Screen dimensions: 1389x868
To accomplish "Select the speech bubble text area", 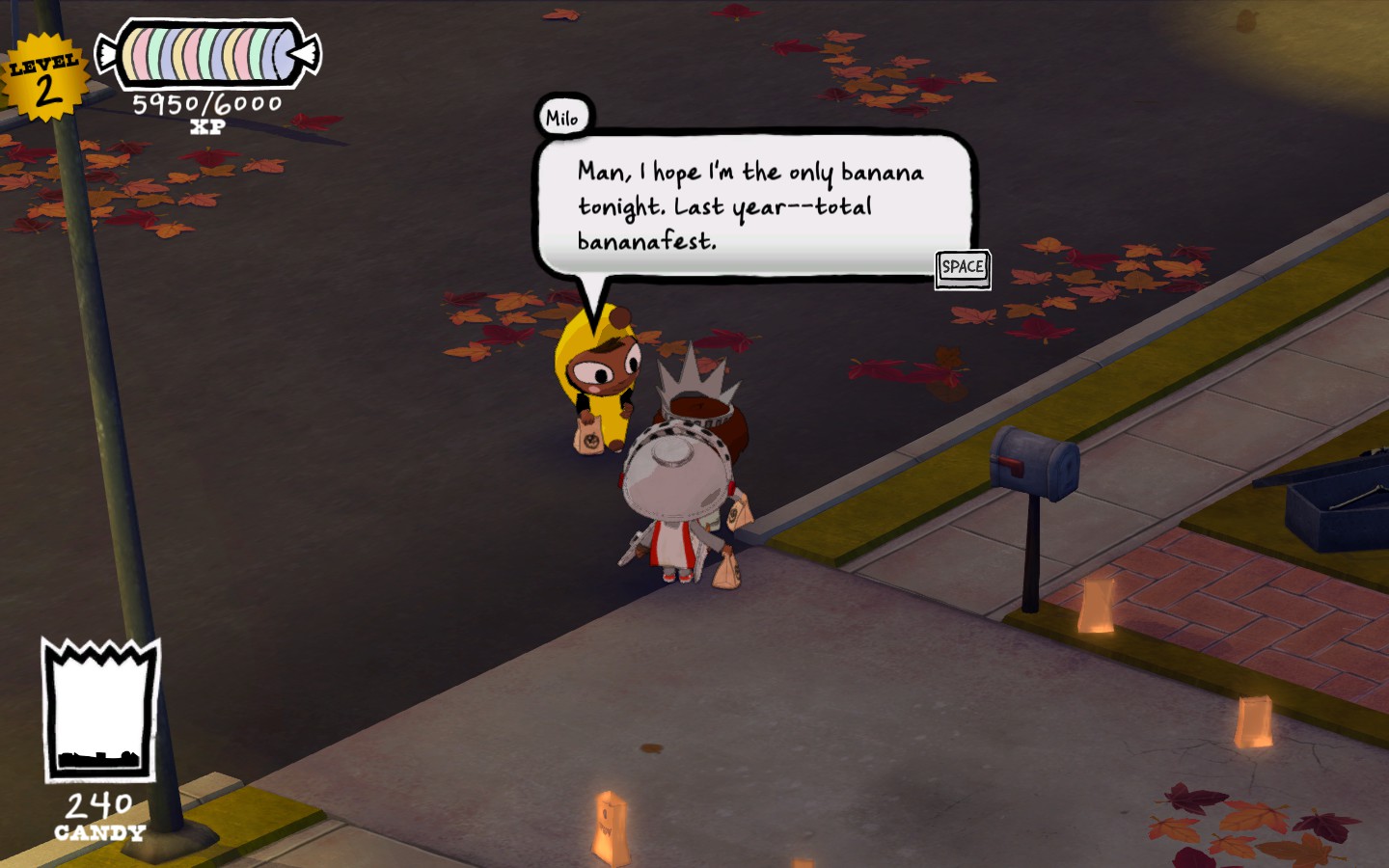I will (748, 203).
